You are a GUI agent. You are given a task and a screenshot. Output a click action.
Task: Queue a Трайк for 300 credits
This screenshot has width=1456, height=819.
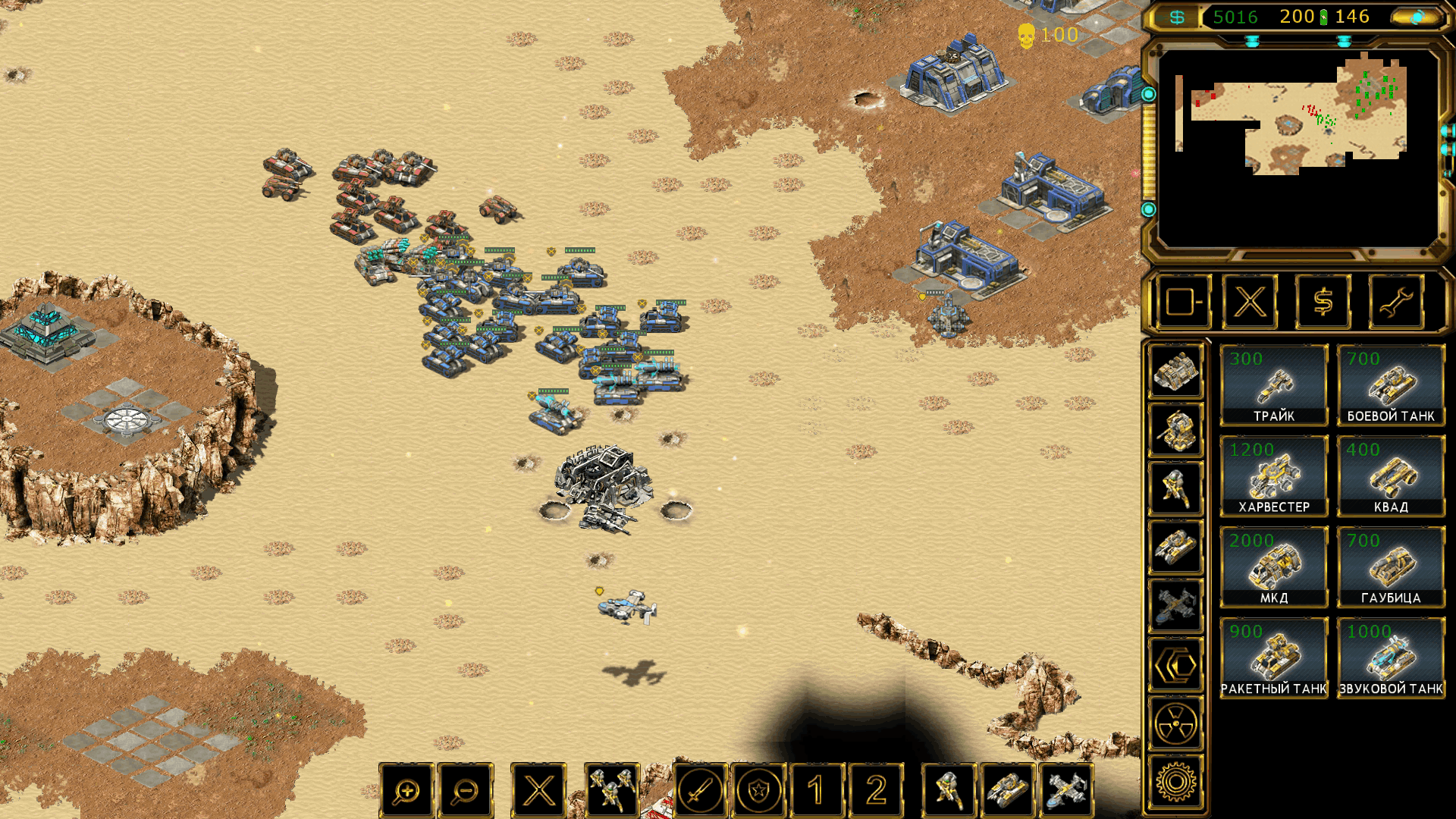pyautogui.click(x=1273, y=385)
